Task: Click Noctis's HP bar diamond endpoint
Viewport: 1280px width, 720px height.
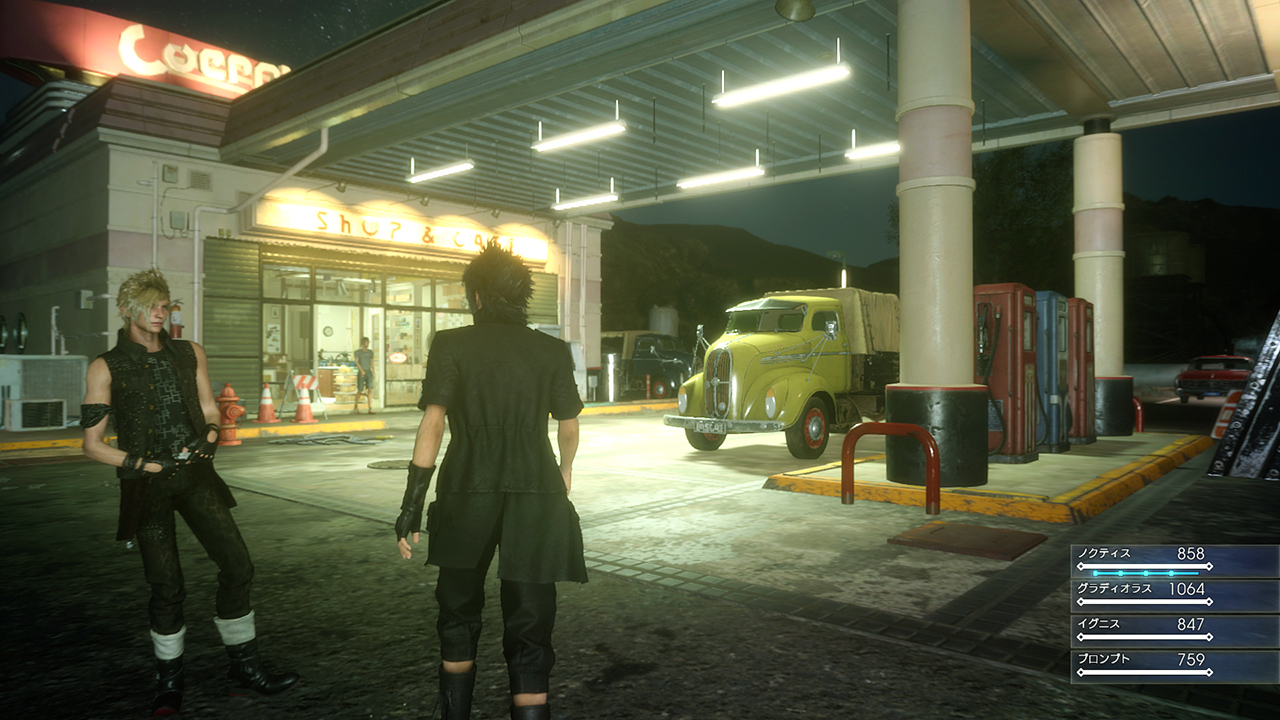Action: [x=1210, y=565]
